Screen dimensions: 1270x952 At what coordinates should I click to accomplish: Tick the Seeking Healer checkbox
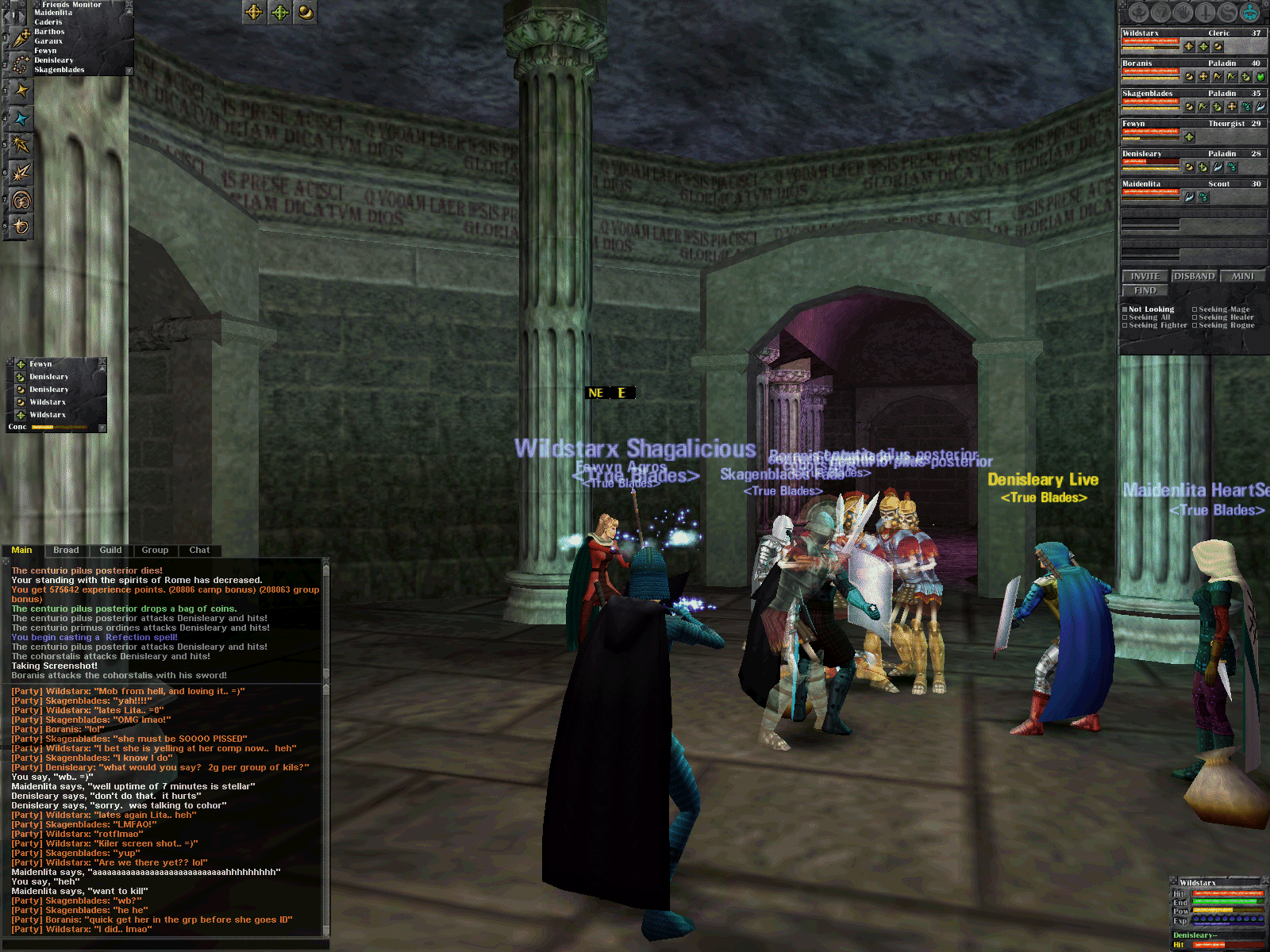tap(1195, 317)
